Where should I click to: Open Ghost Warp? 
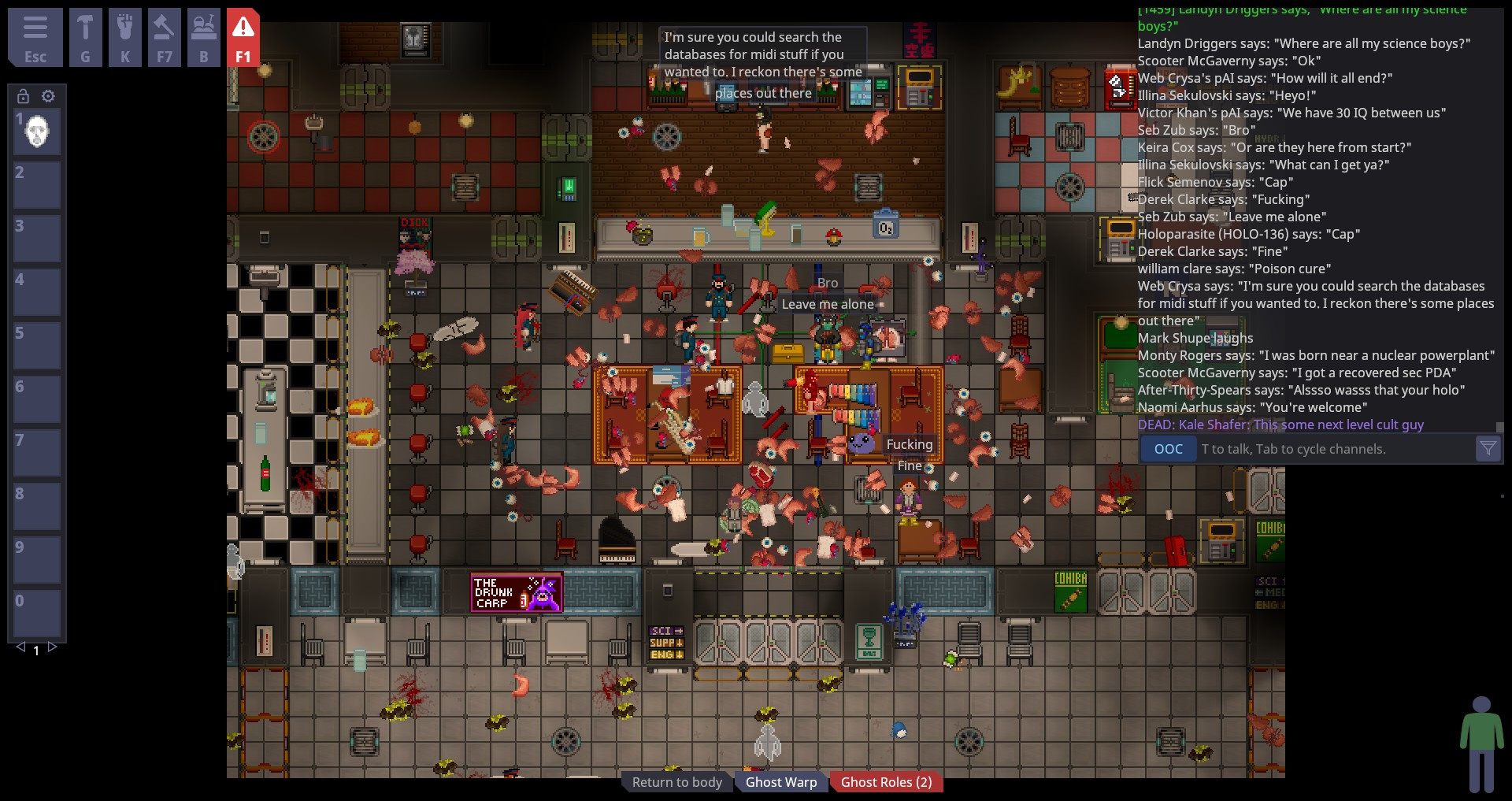pyautogui.click(x=780, y=781)
